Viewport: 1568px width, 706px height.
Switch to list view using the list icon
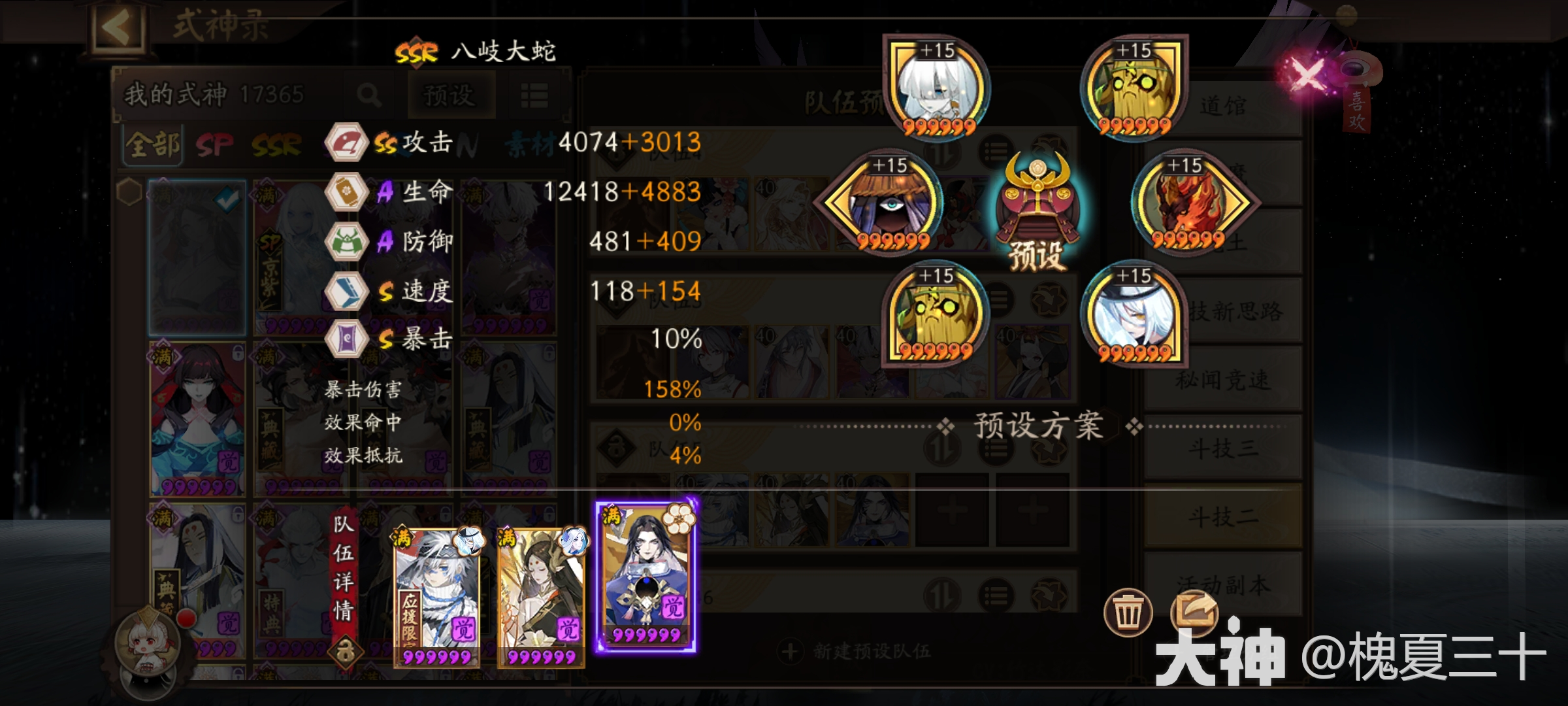coord(534,95)
